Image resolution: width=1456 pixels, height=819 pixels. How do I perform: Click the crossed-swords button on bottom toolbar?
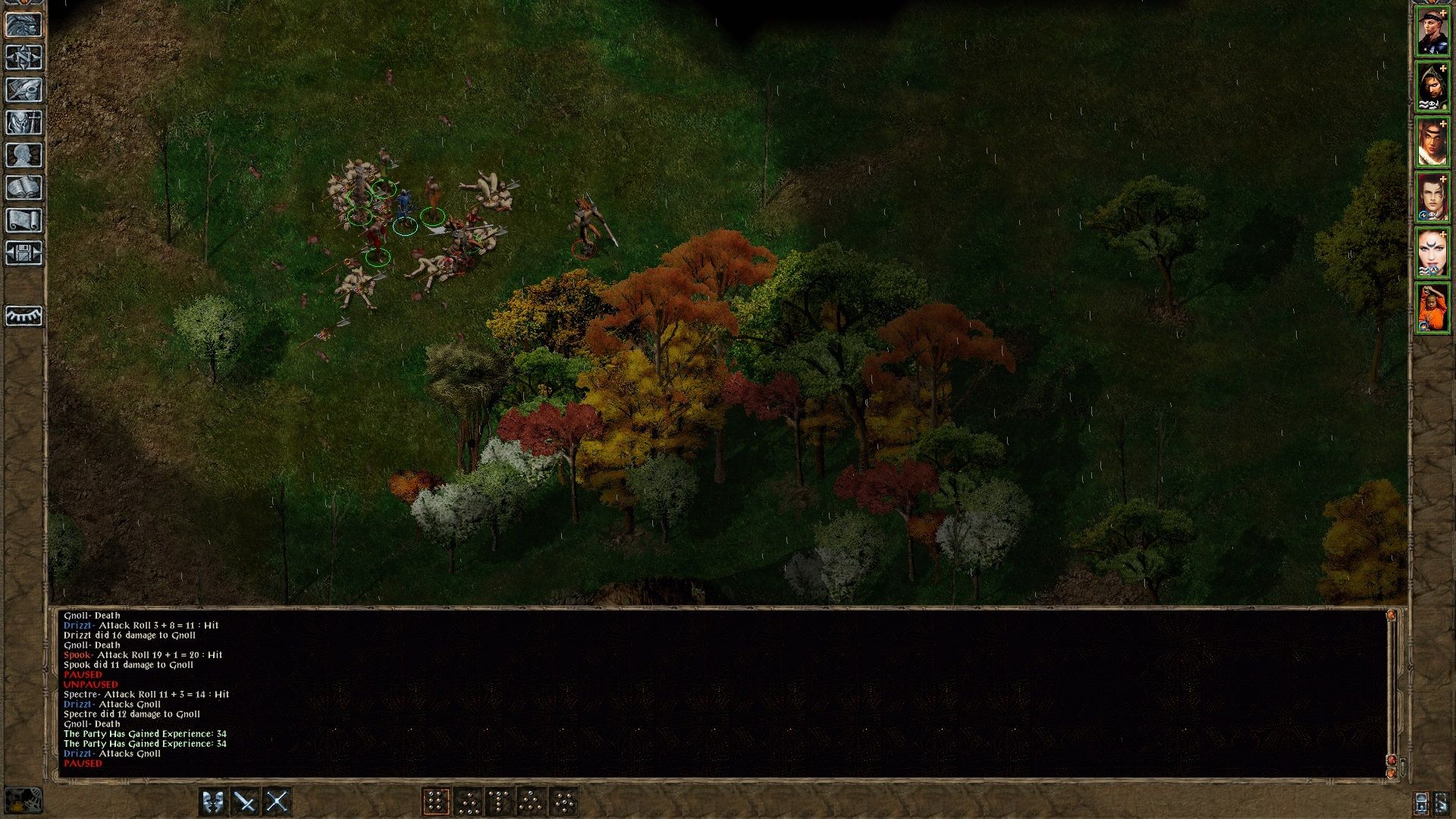pyautogui.click(x=277, y=799)
